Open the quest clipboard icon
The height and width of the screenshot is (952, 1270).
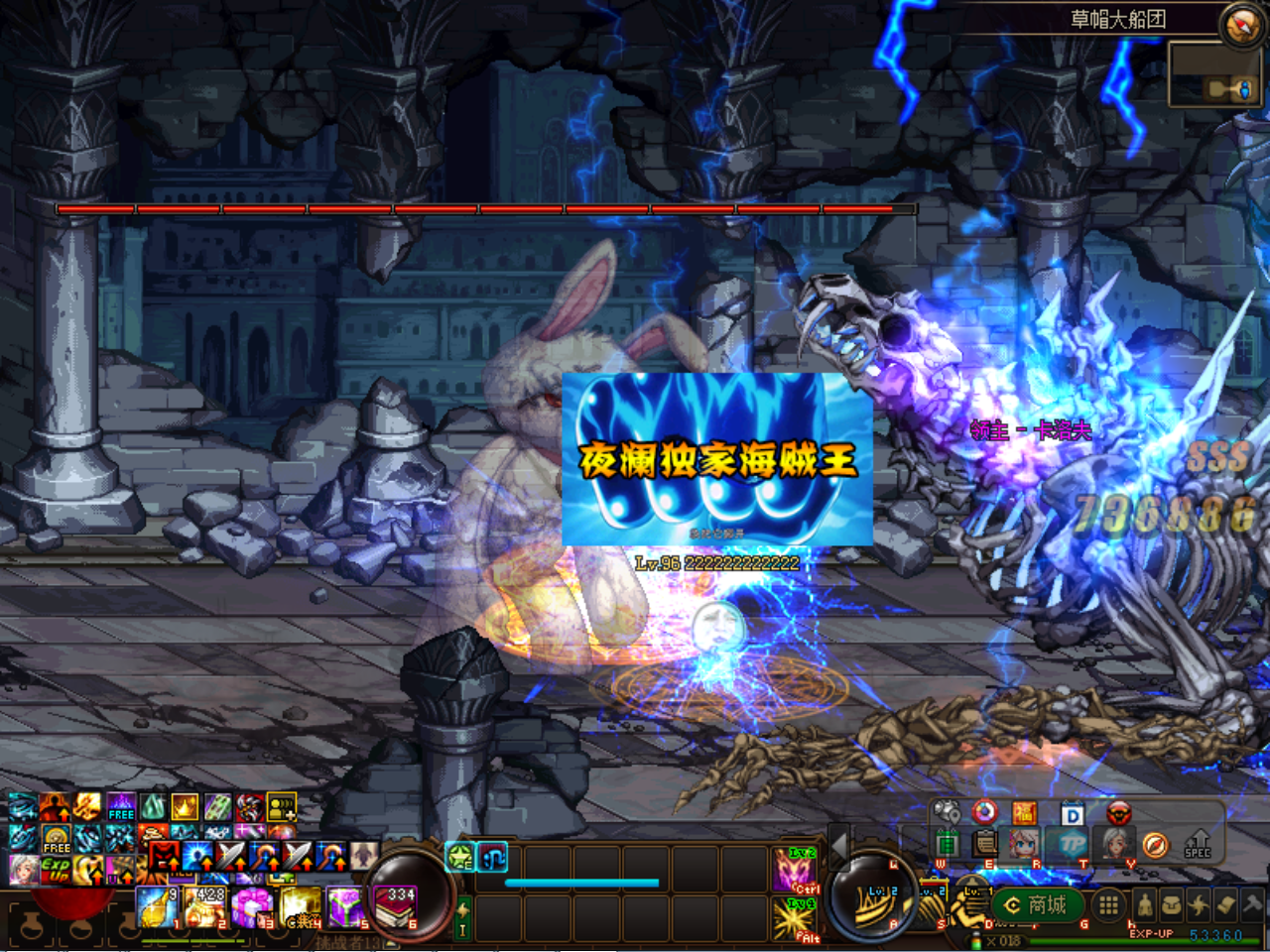[985, 844]
